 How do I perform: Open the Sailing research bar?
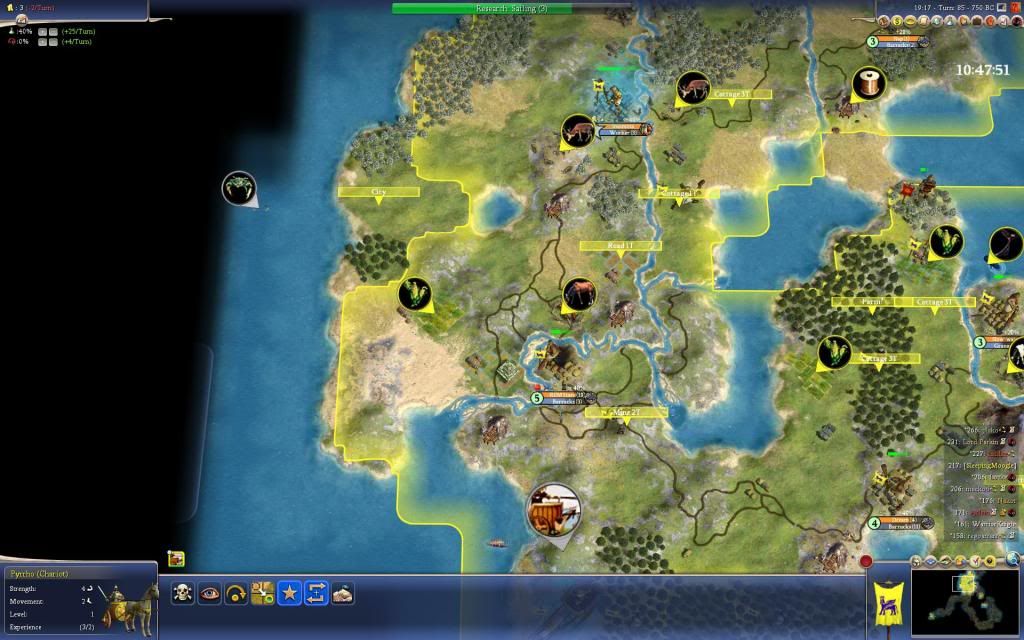click(512, 8)
